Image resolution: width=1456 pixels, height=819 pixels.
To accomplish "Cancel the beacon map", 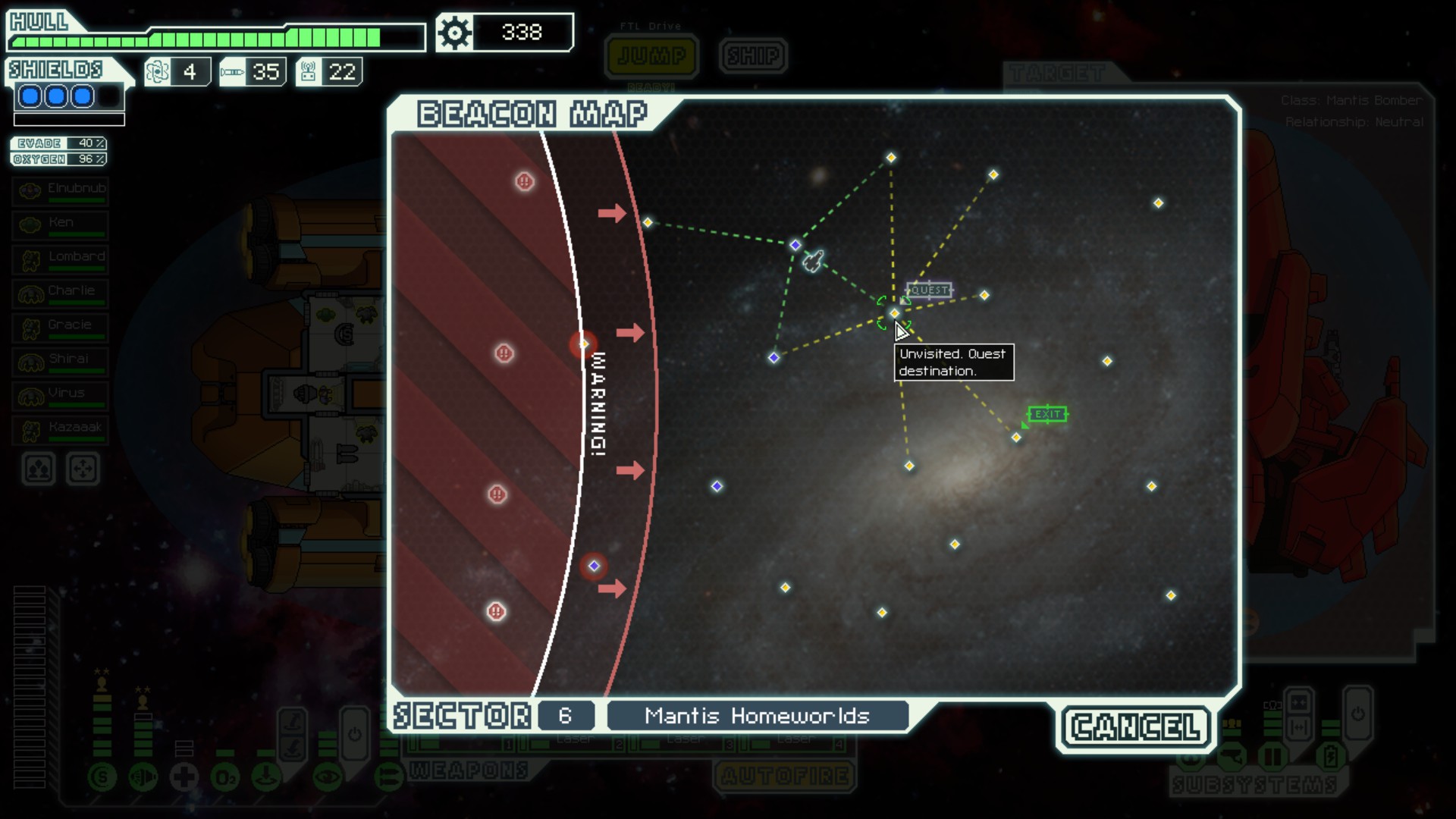I will point(1135,727).
